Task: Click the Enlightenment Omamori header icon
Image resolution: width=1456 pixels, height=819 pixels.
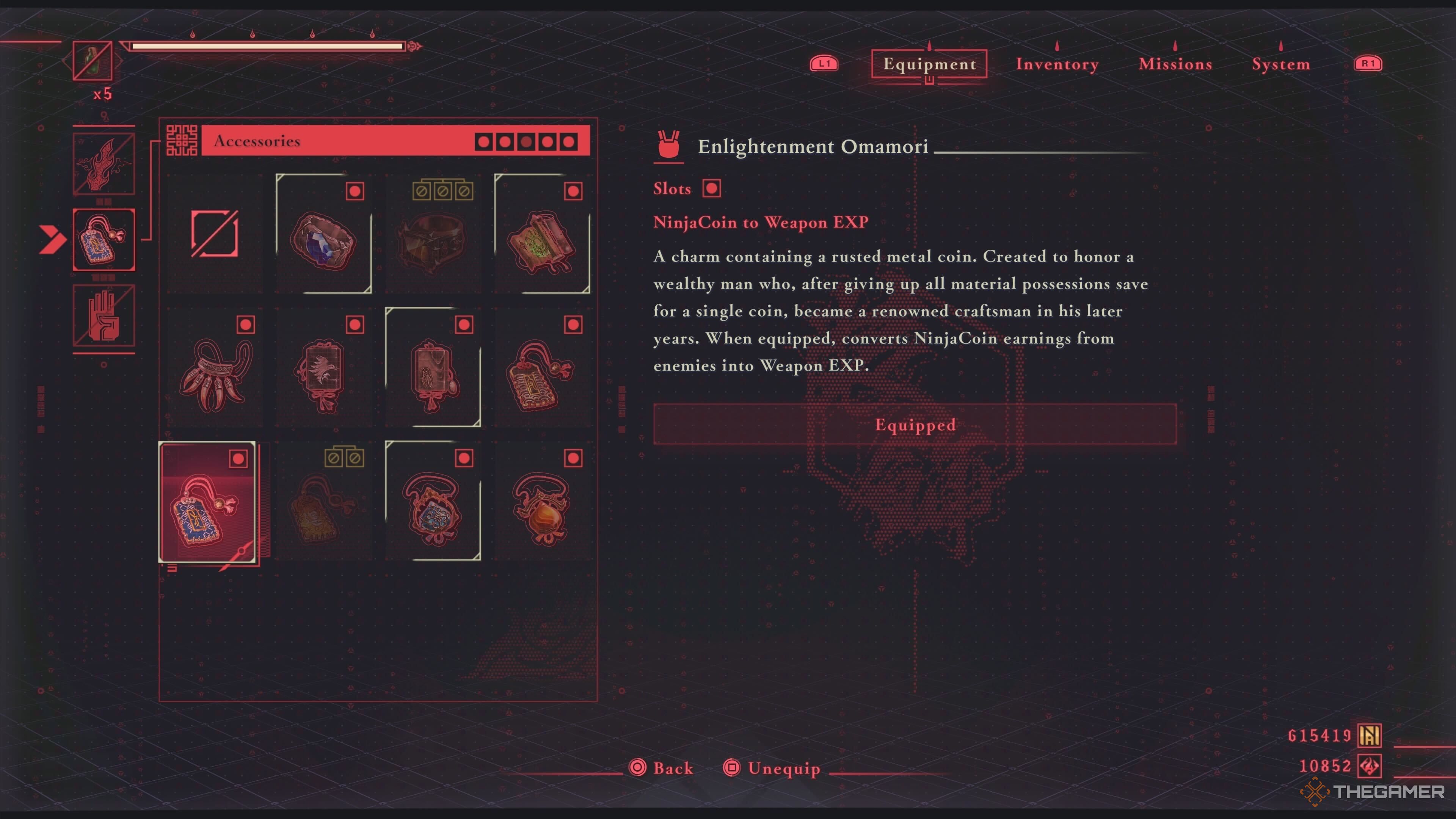Action: [669, 146]
